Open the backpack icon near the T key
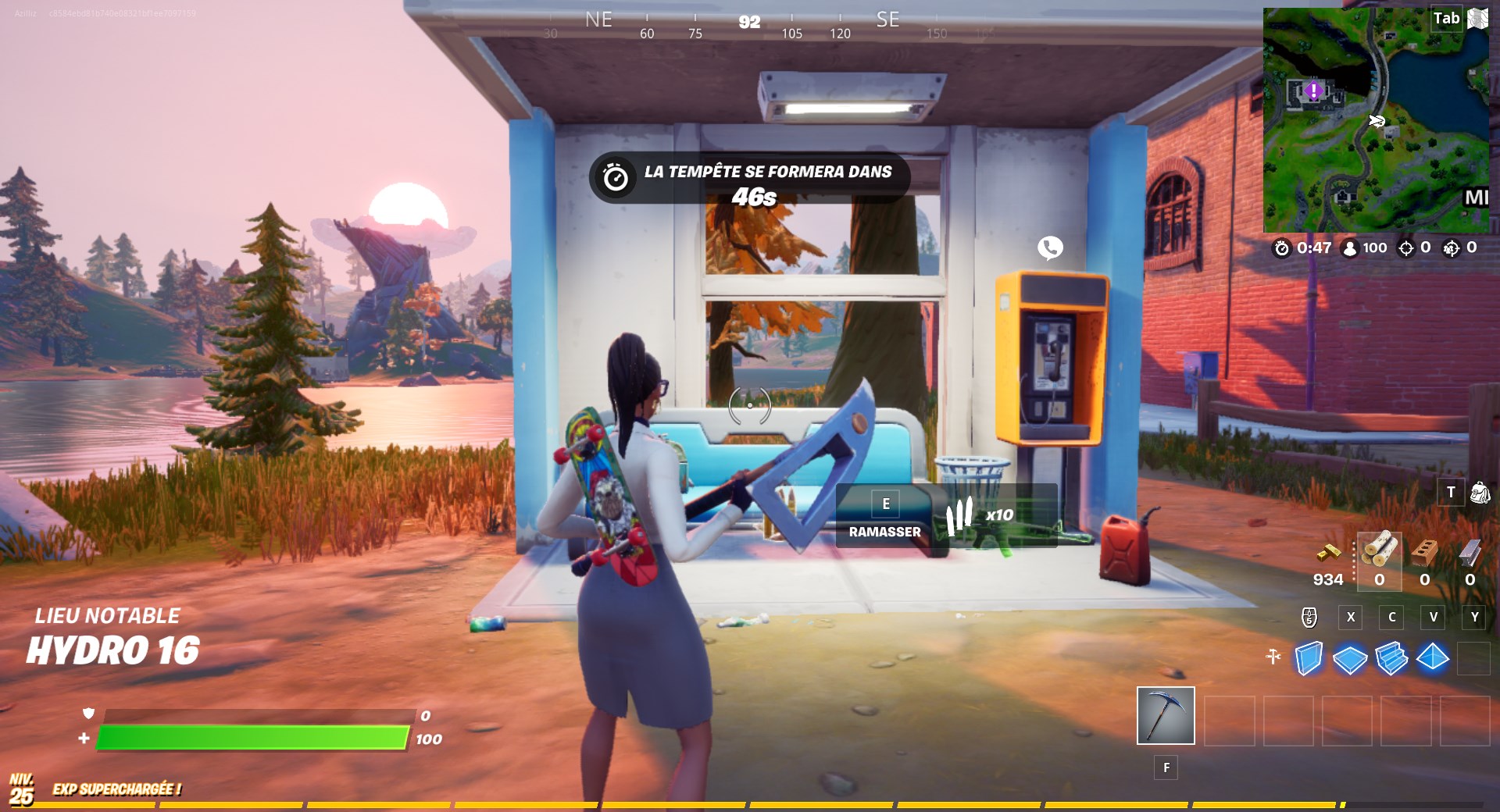The image size is (1500, 812). click(x=1481, y=493)
